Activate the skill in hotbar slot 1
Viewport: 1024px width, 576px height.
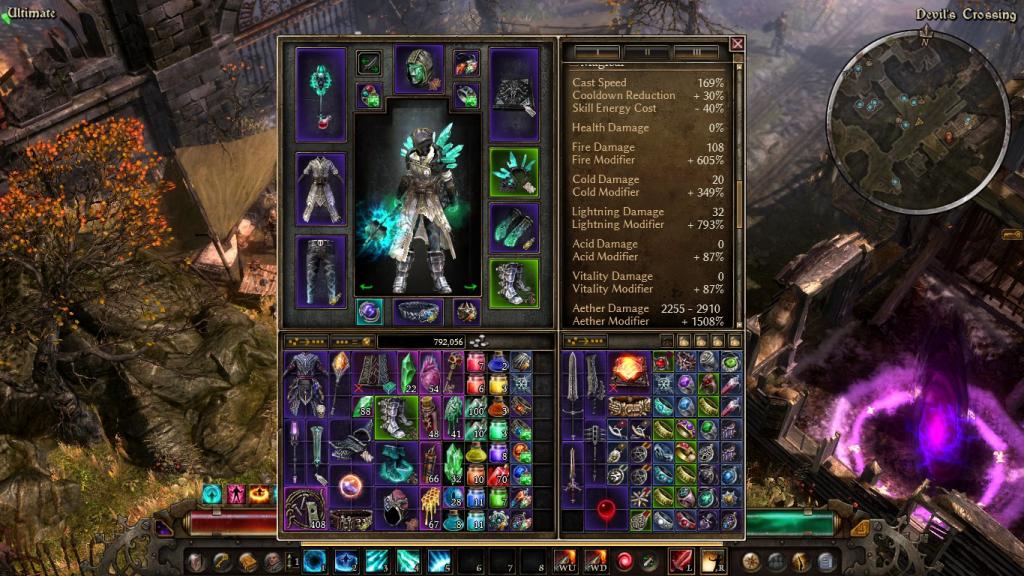[315, 559]
